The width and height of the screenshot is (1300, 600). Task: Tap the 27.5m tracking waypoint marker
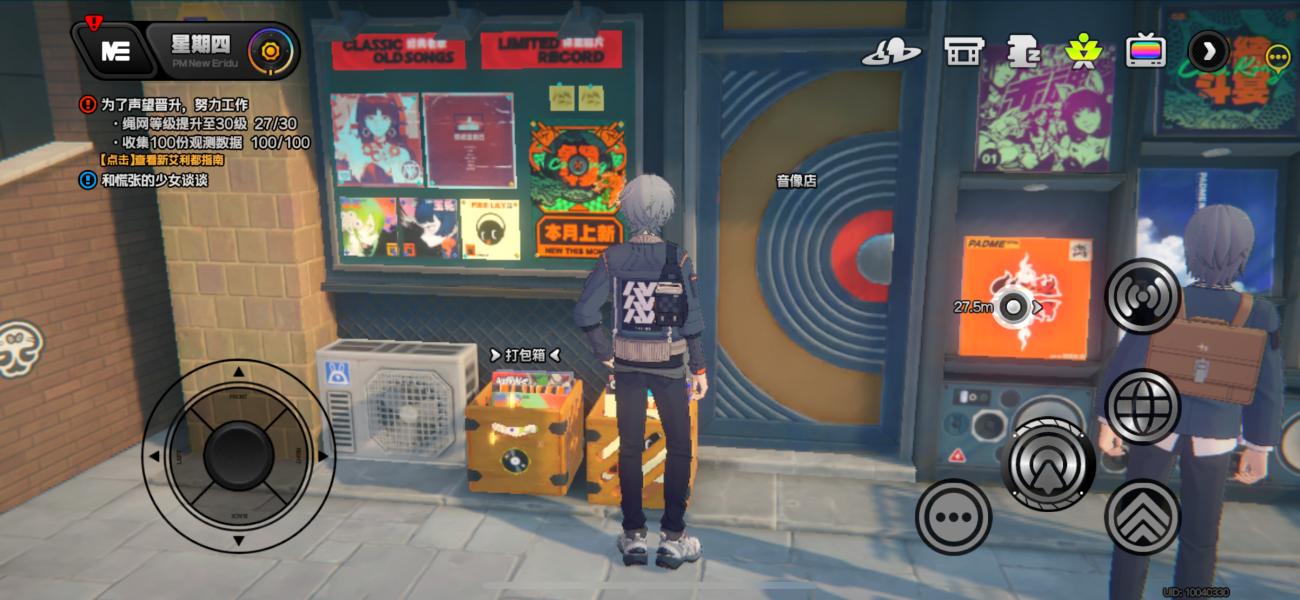(1015, 307)
